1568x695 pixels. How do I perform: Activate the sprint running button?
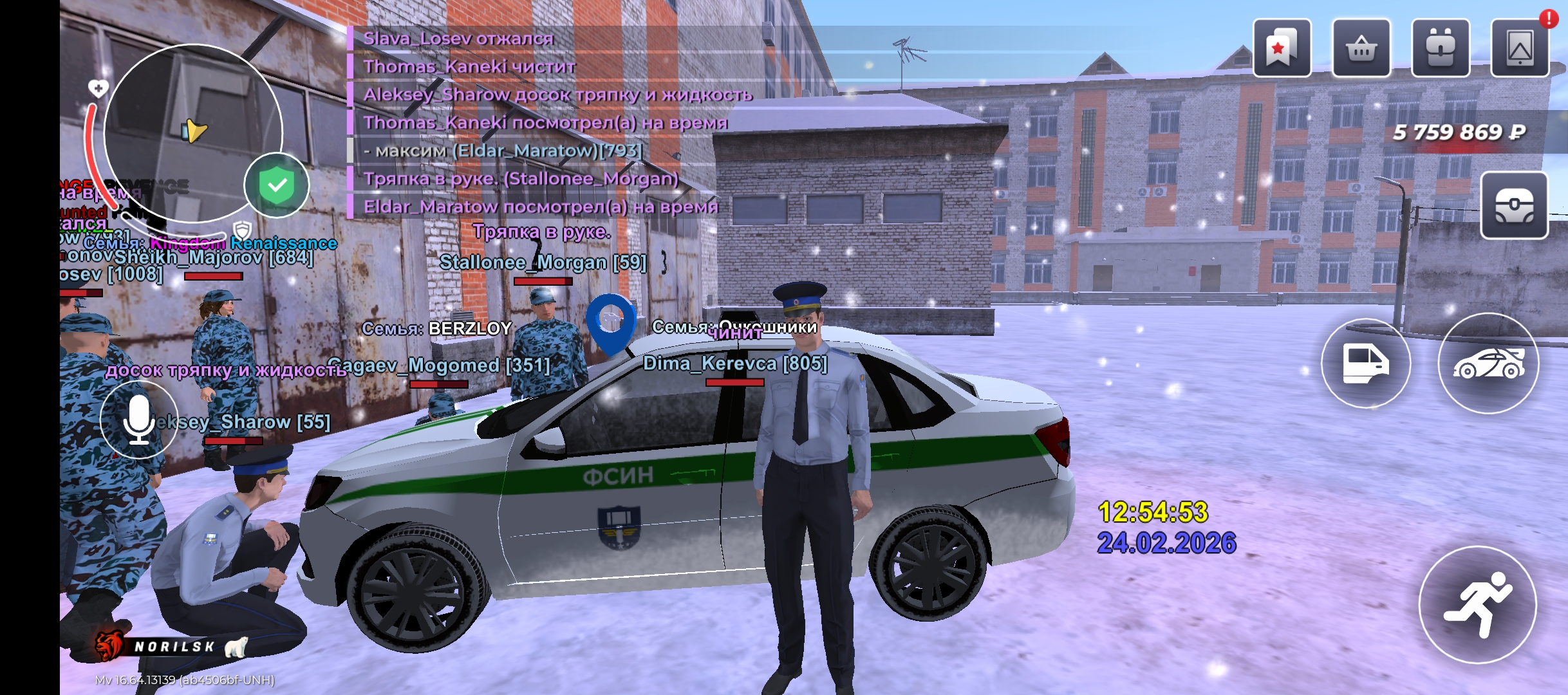pyautogui.click(x=1478, y=604)
